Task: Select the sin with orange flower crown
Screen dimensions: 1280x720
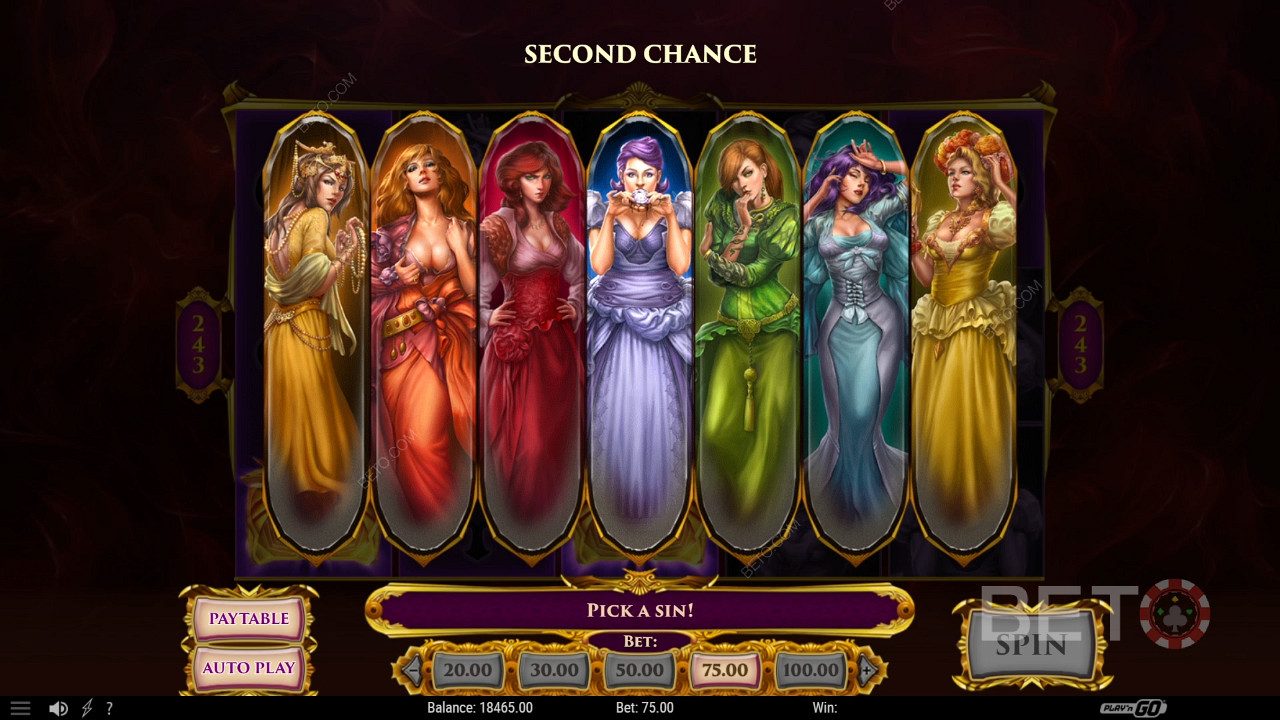Action: pyautogui.click(x=963, y=330)
